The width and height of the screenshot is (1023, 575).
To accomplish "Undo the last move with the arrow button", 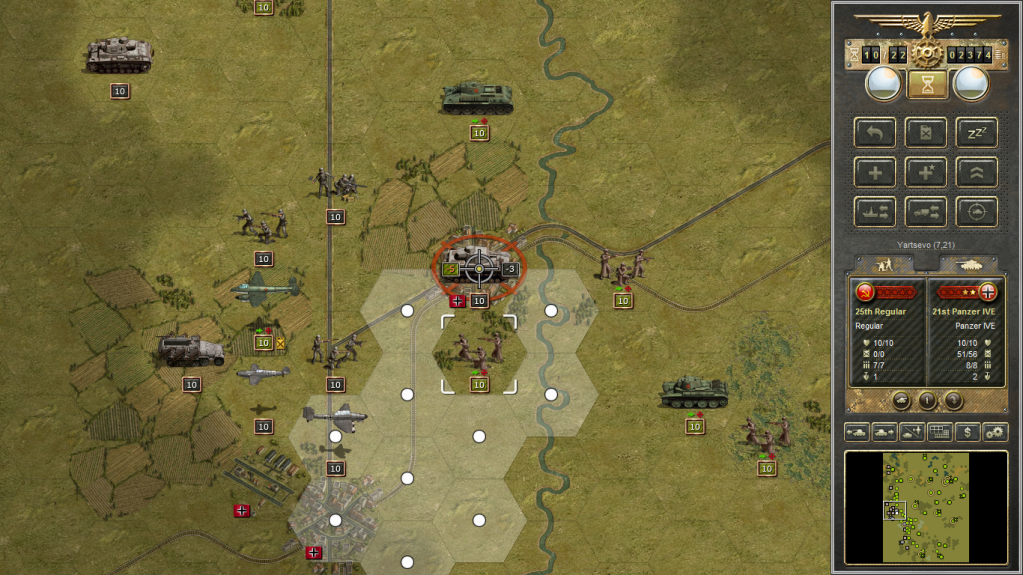I will tap(875, 133).
